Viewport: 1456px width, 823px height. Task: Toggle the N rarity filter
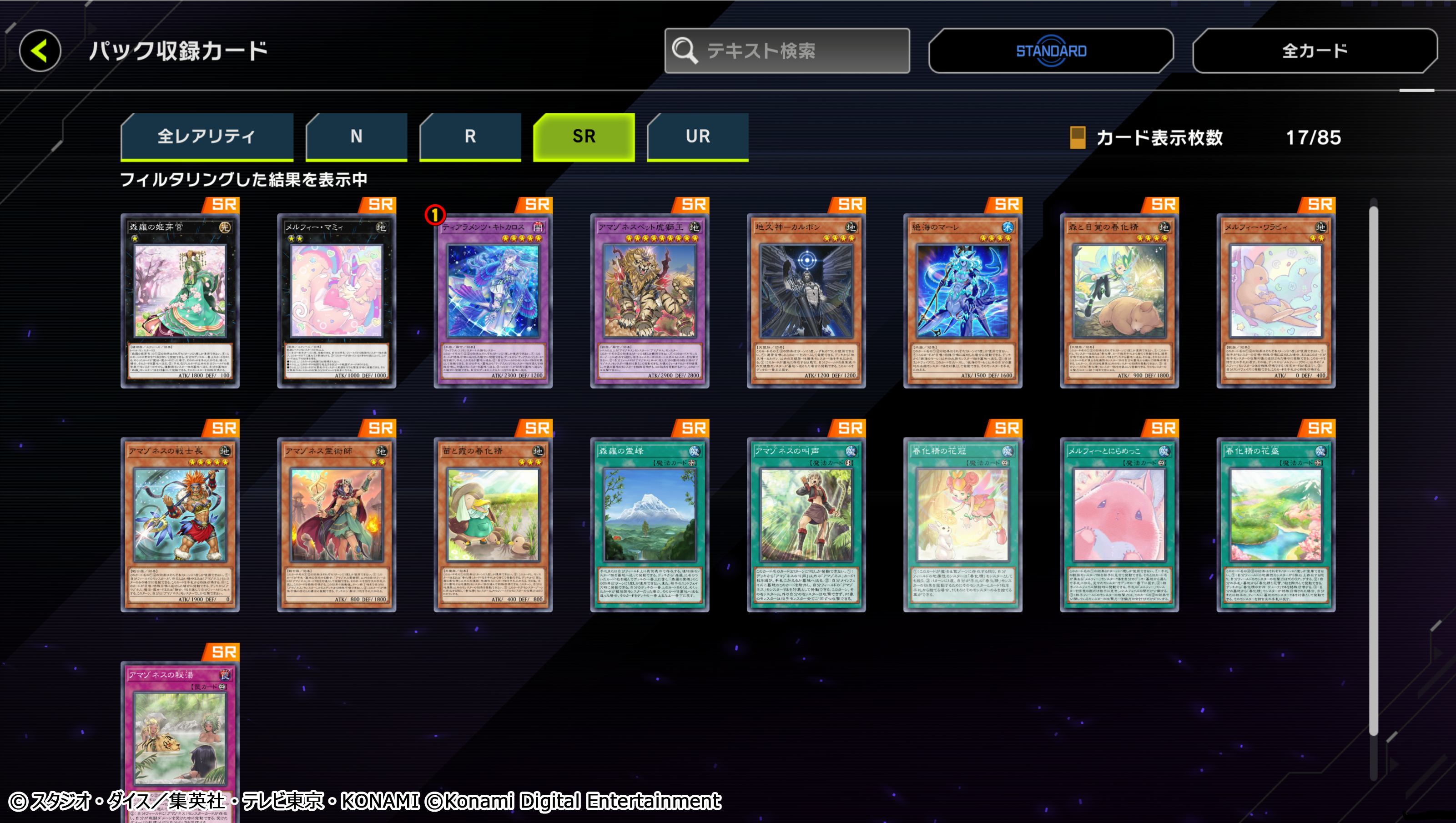tap(356, 136)
